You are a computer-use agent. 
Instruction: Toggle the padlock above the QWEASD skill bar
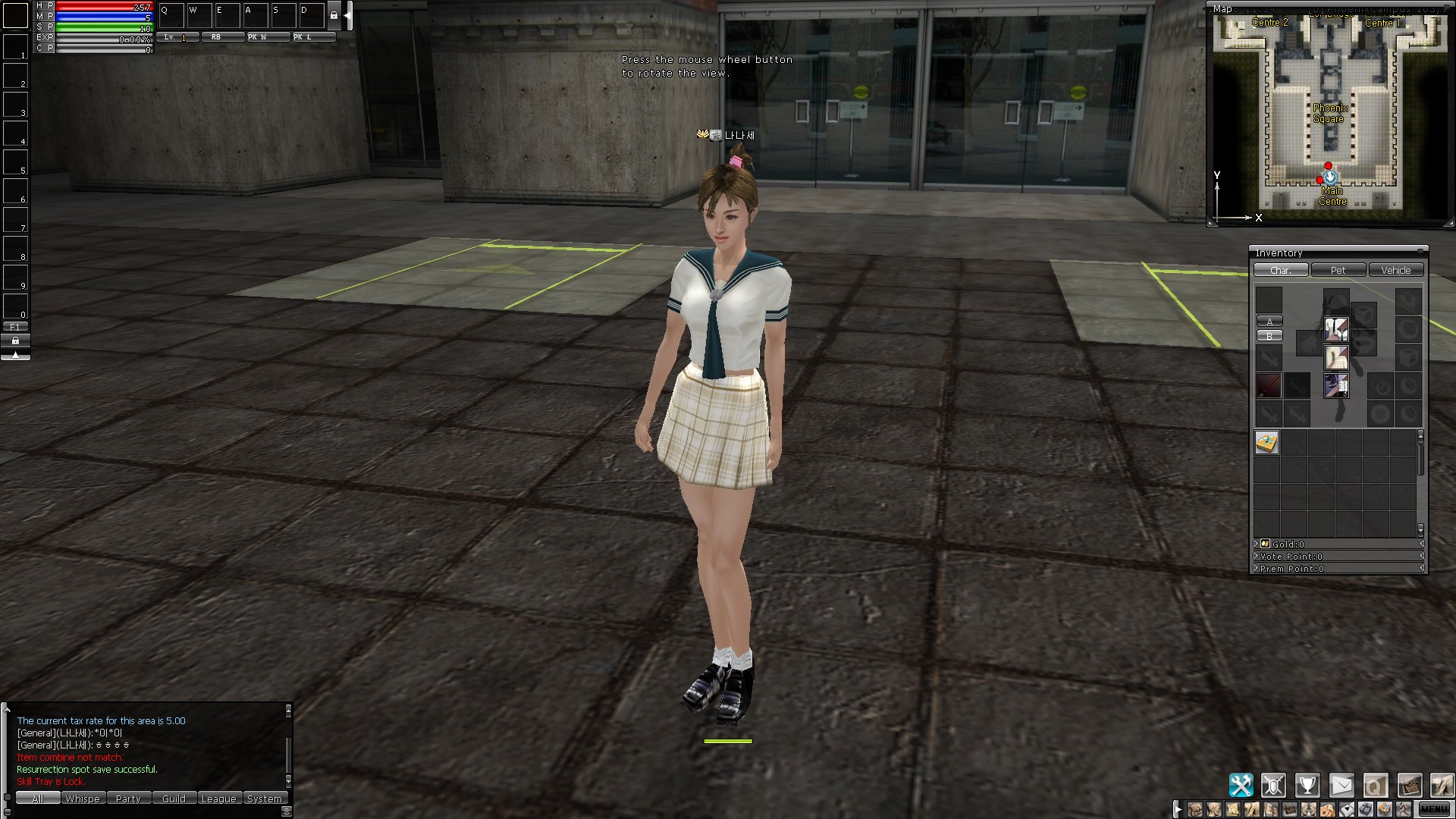(x=334, y=14)
